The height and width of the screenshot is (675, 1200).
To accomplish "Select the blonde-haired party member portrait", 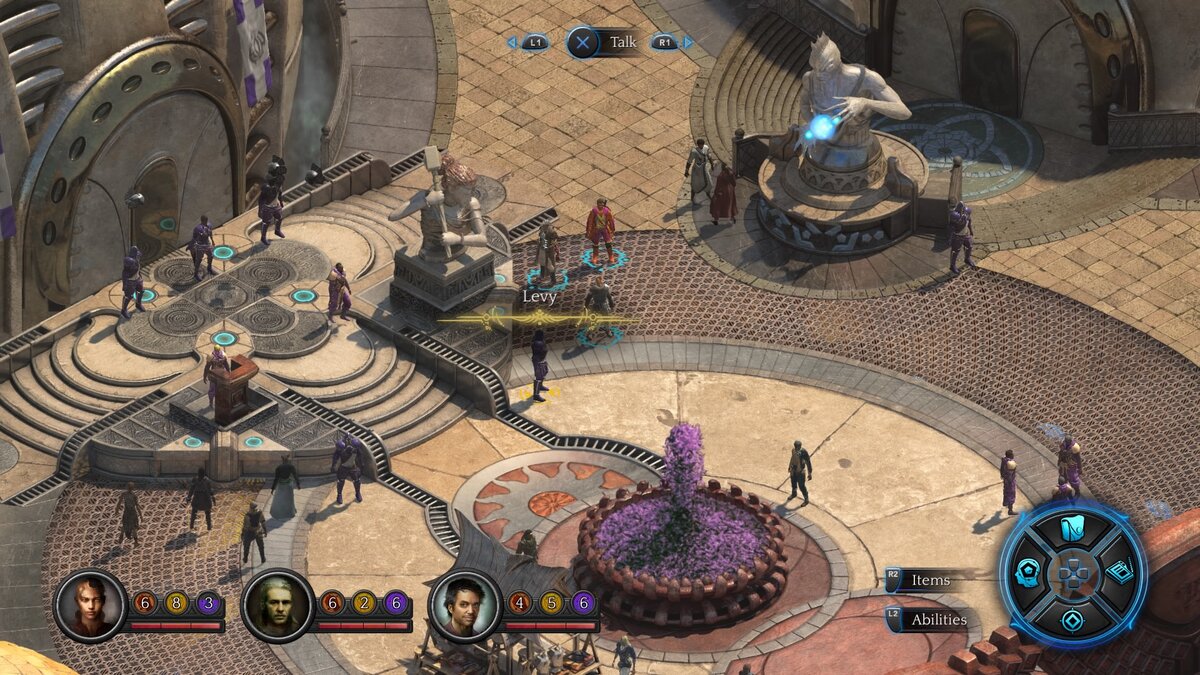I will tap(90, 605).
